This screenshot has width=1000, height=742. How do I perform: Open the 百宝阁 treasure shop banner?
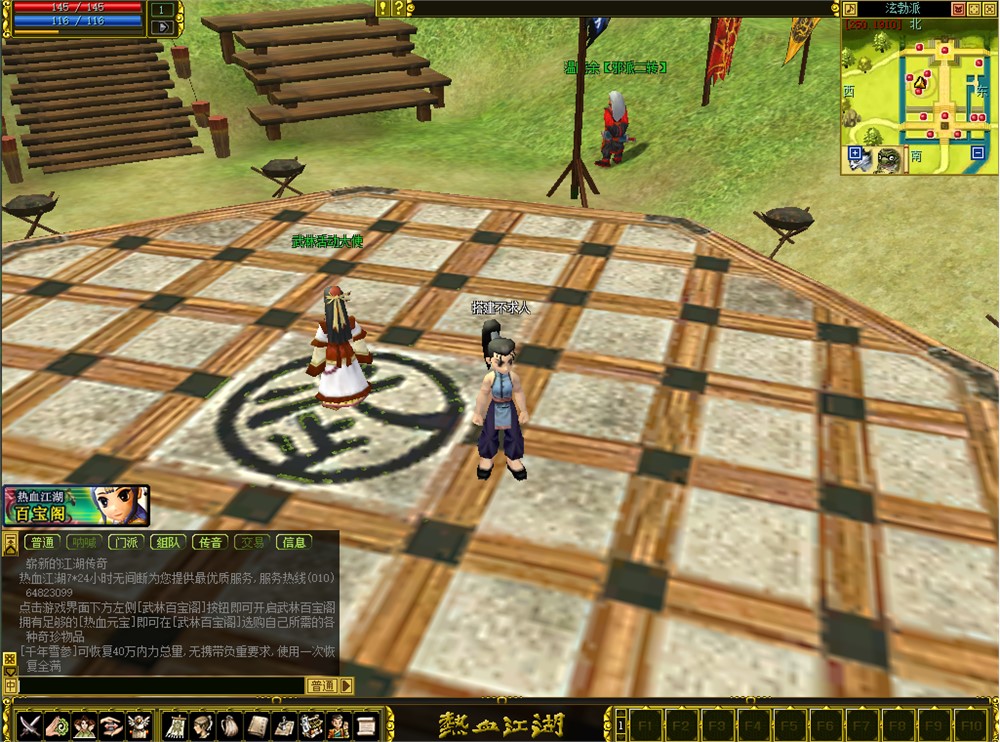76,506
